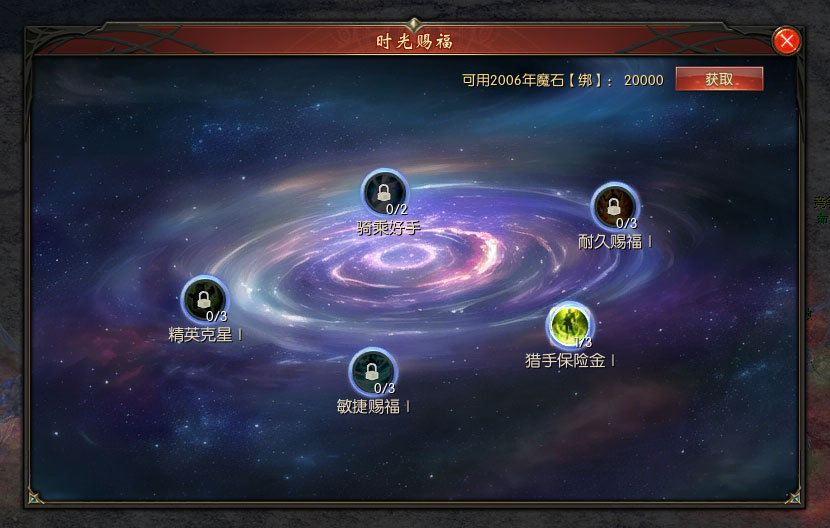Close the 时光赐福 window
The width and height of the screenshot is (830, 528).
787,41
